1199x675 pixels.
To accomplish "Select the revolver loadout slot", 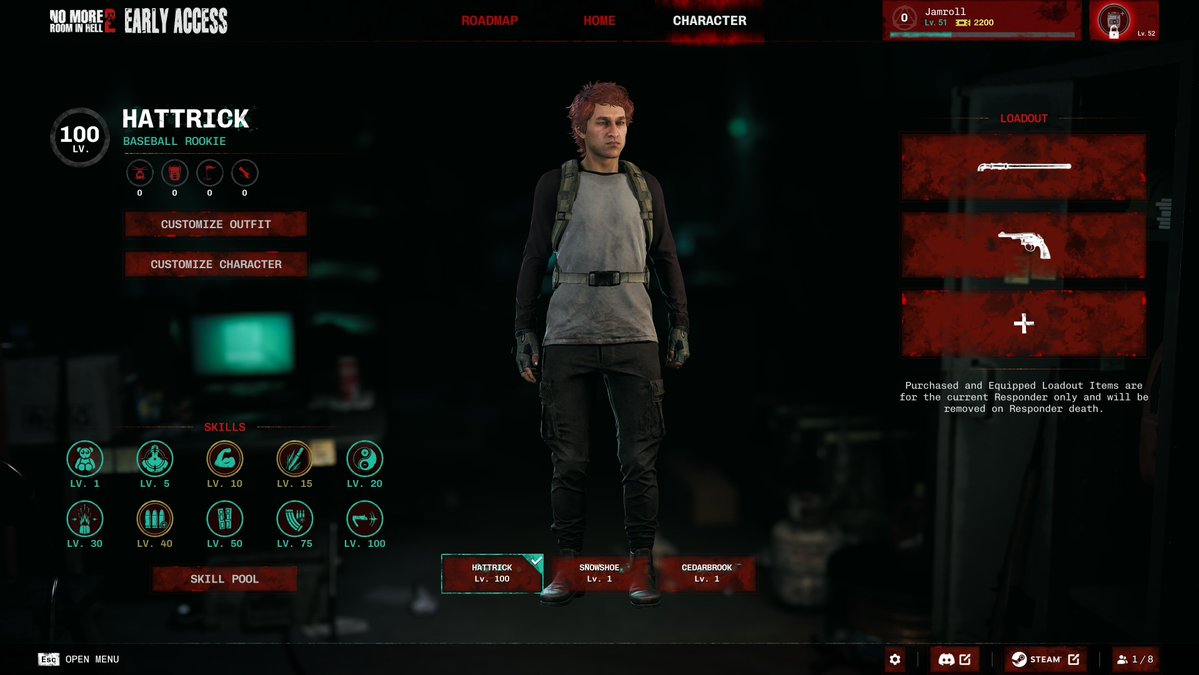I will tap(1024, 245).
